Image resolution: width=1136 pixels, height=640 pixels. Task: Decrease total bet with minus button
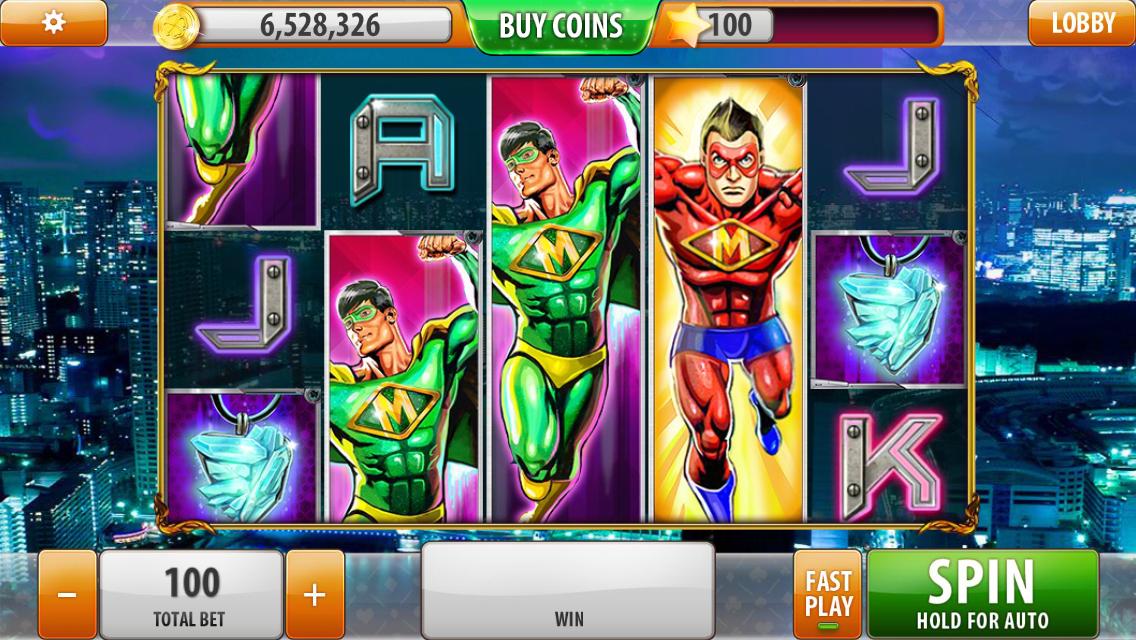(x=67, y=595)
